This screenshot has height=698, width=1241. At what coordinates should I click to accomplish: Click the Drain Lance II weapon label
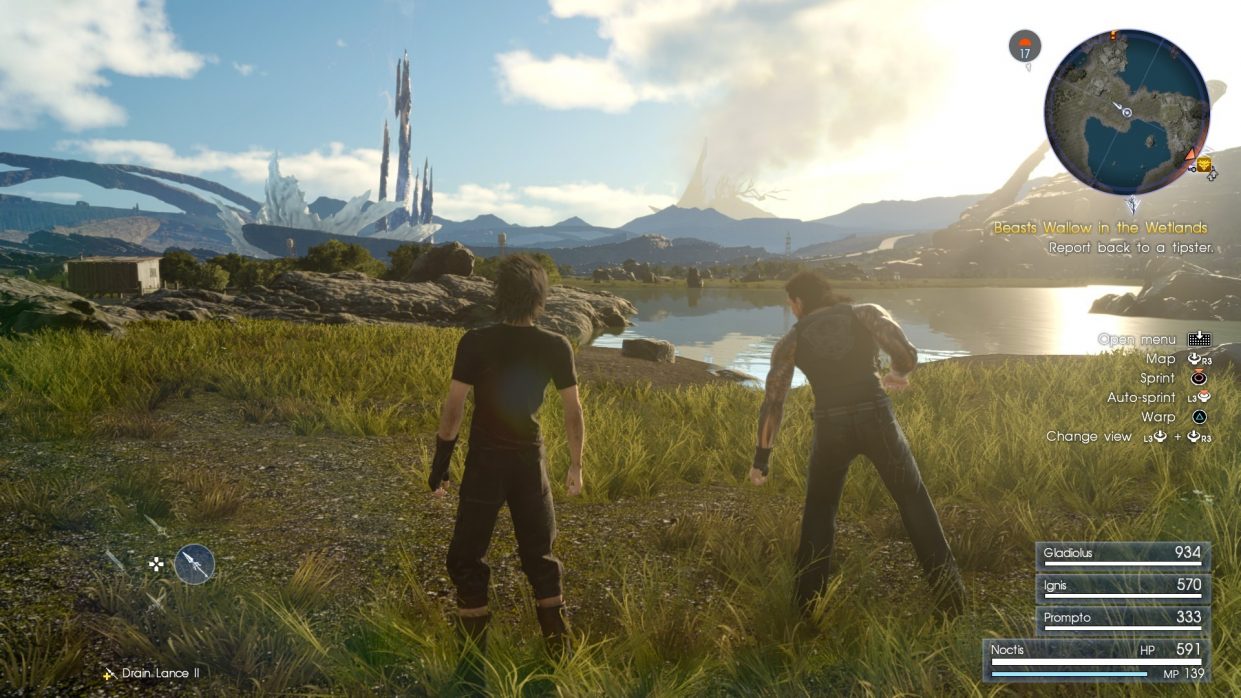(x=159, y=673)
